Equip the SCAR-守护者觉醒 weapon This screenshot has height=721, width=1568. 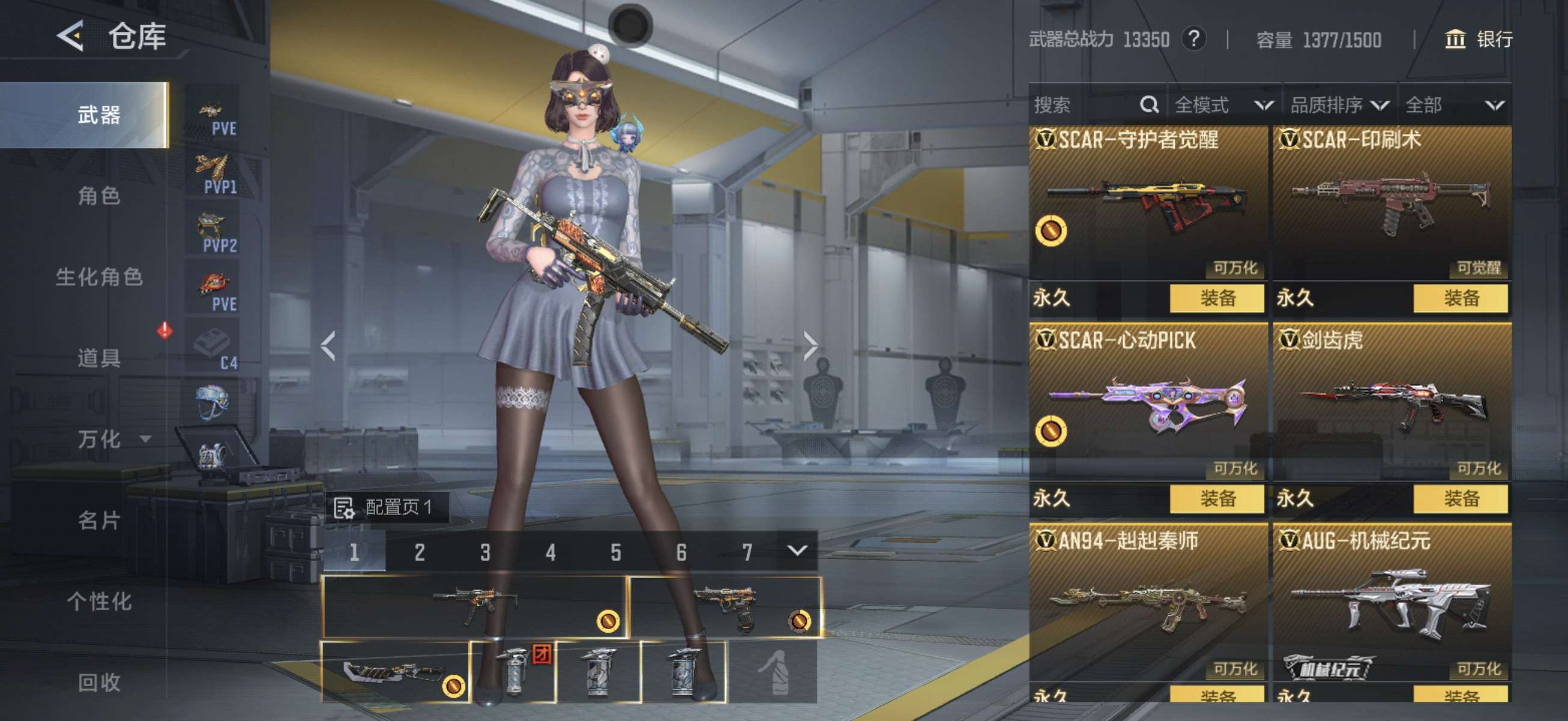[x=1217, y=298]
